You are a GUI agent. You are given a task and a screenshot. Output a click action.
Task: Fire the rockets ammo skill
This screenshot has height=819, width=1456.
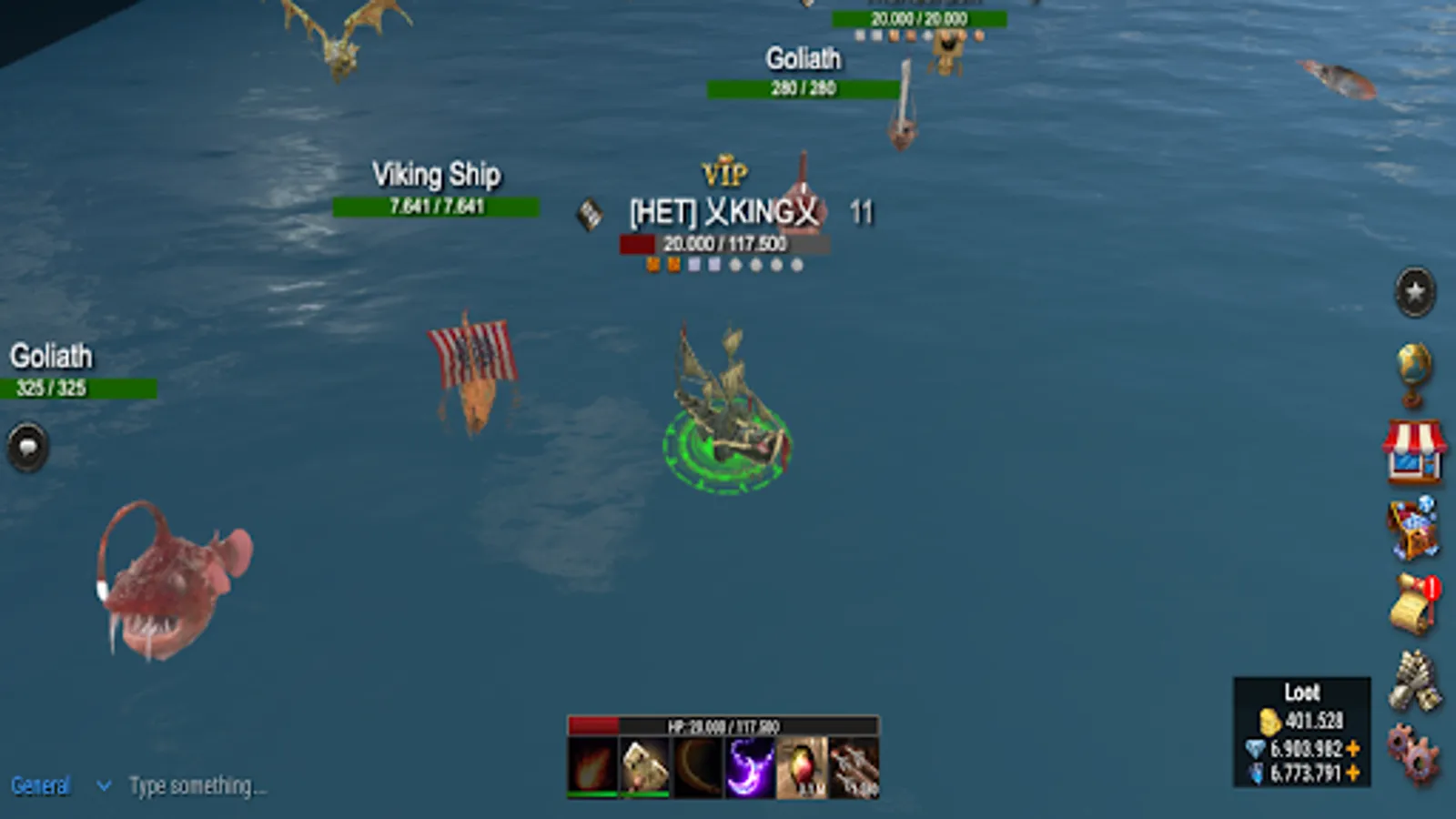852,767
